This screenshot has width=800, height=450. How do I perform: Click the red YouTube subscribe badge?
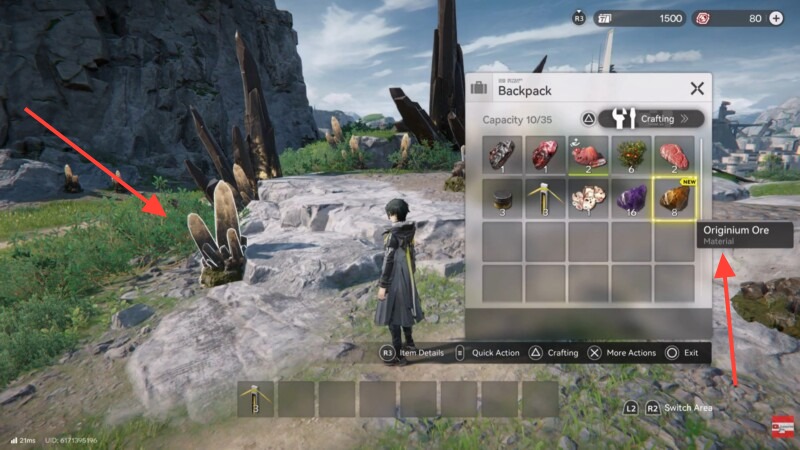[780, 428]
